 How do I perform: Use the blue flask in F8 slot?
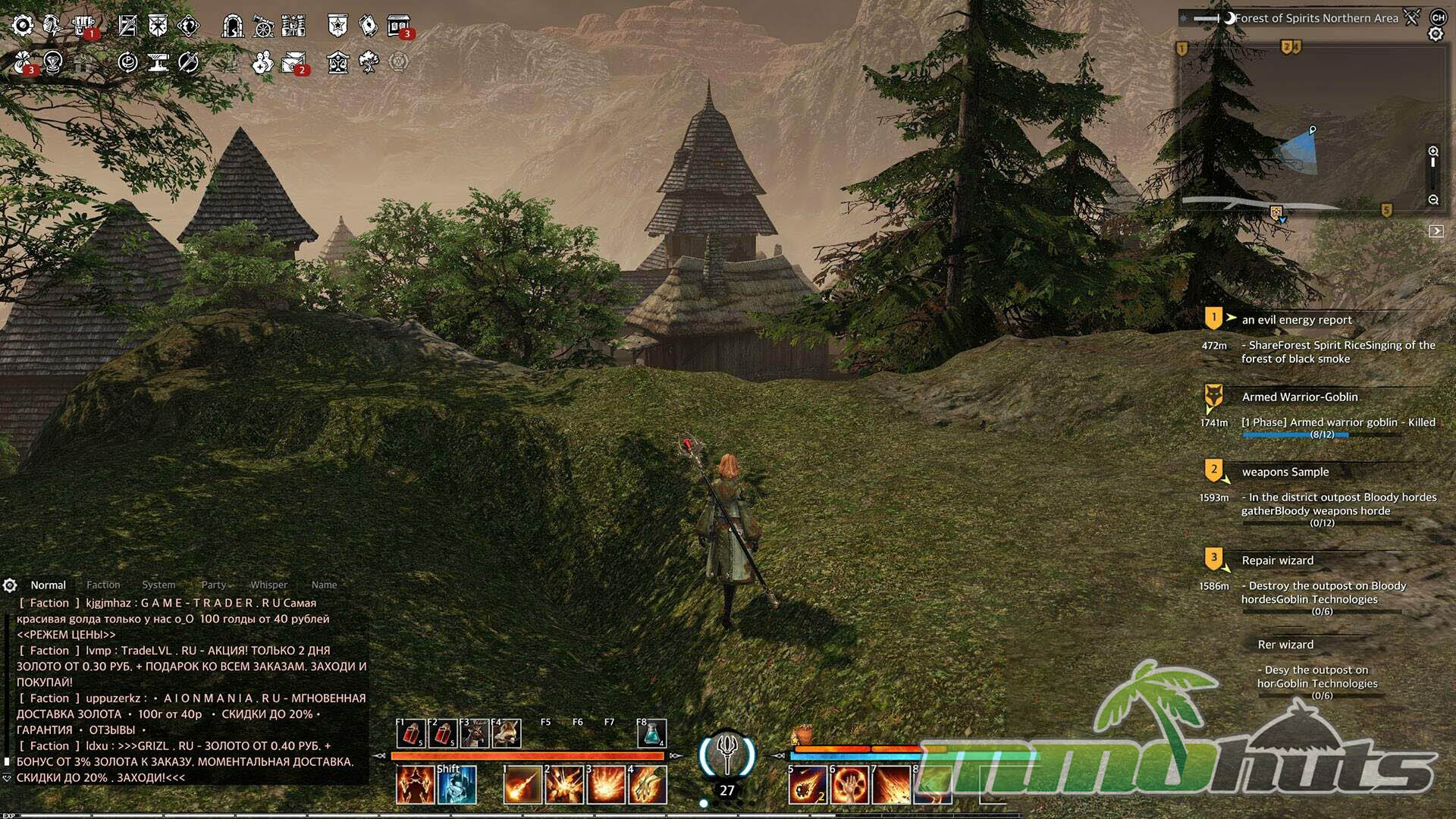651,733
